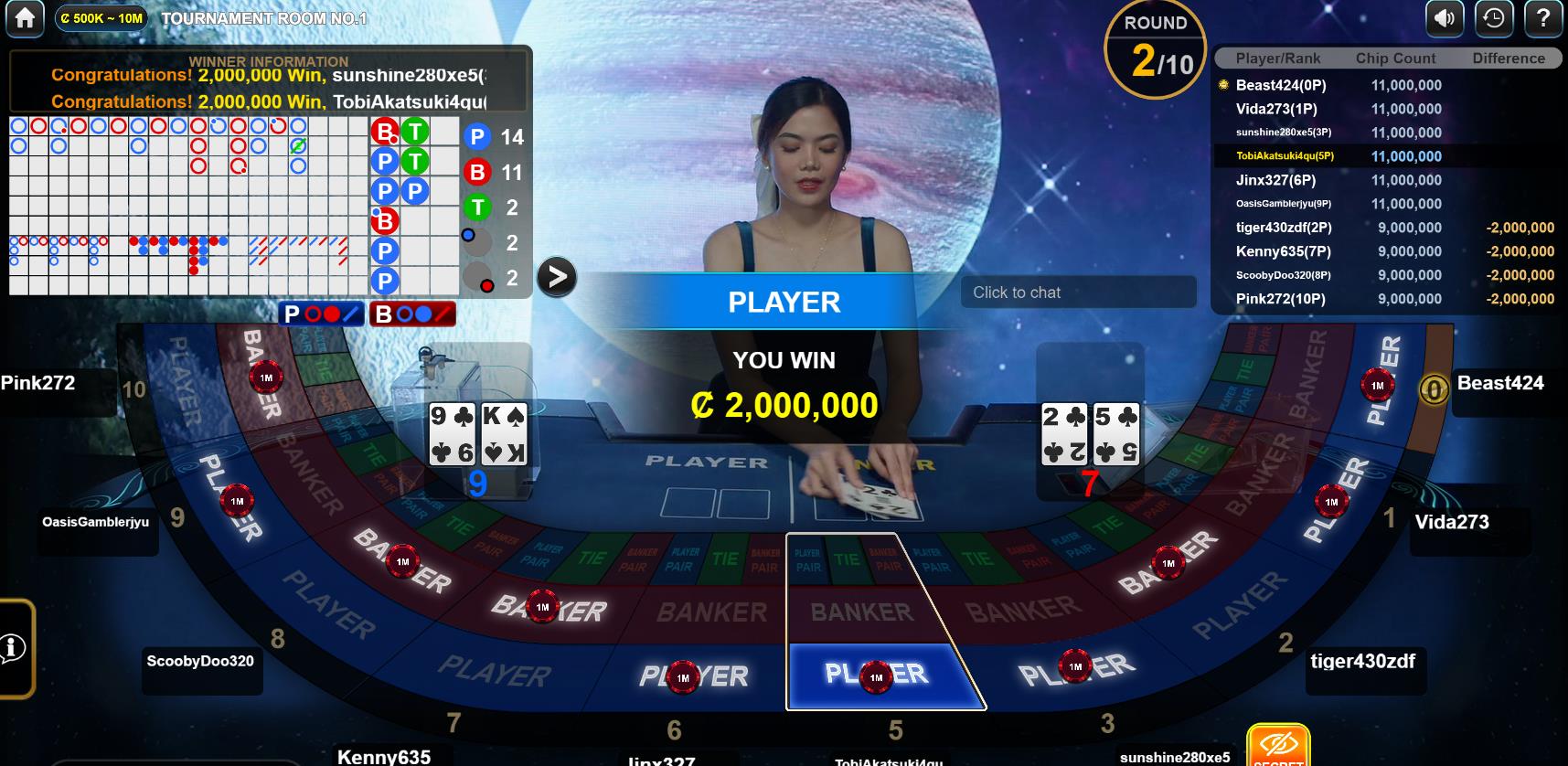Toggle the sound speaker button
Image resolution: width=1568 pixels, height=766 pixels.
click(1445, 18)
